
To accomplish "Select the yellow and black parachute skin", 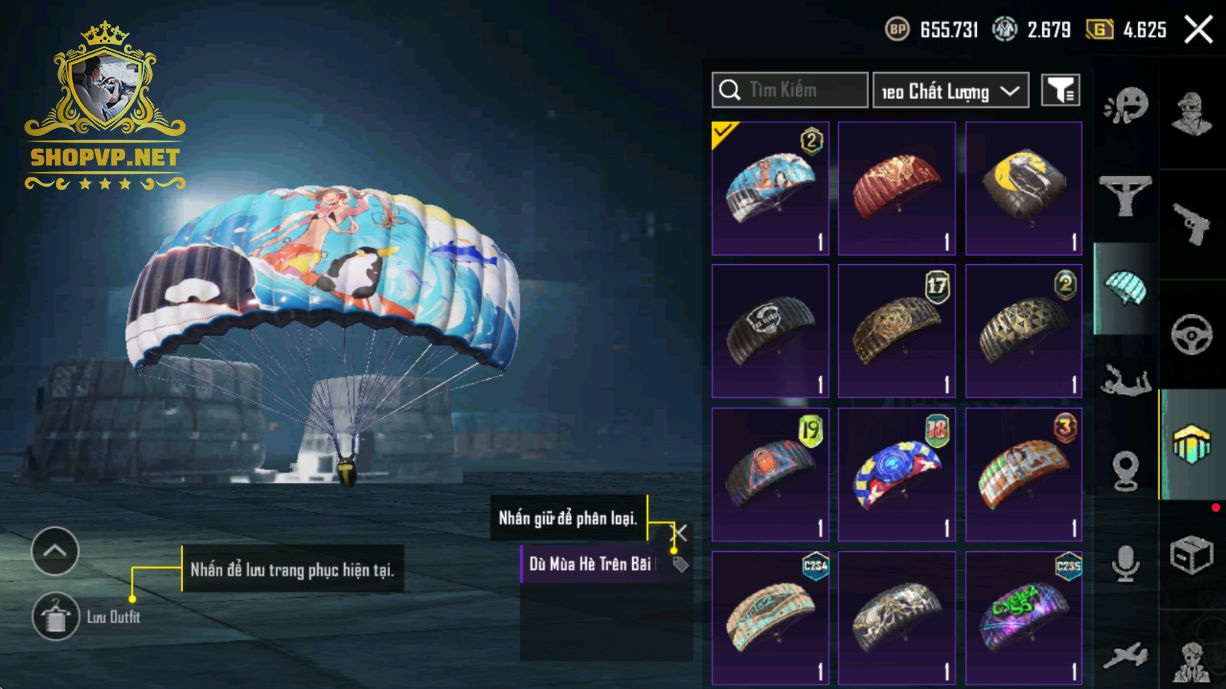I will [x=1023, y=188].
